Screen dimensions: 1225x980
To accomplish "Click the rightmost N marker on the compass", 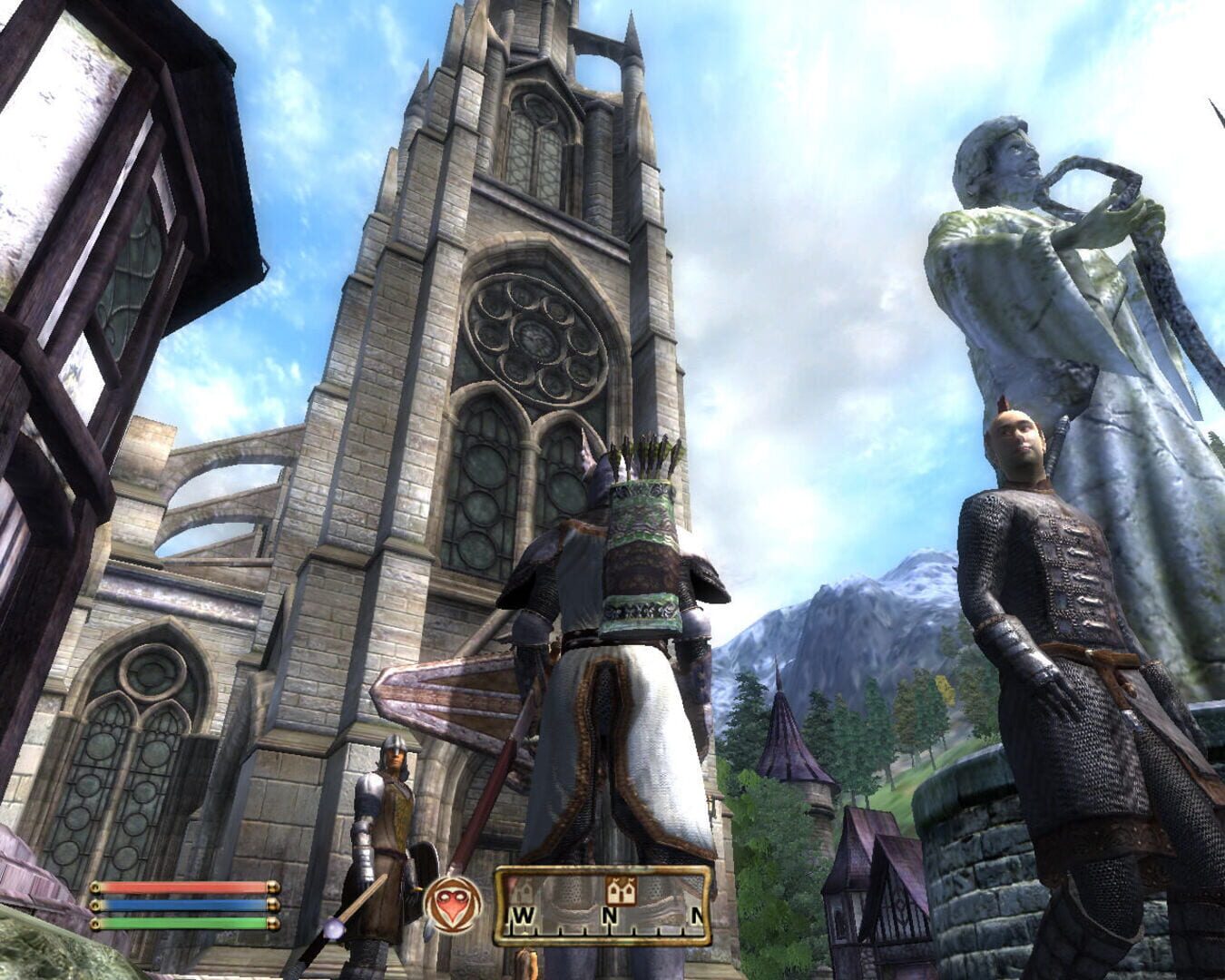I will pyautogui.click(x=696, y=913).
